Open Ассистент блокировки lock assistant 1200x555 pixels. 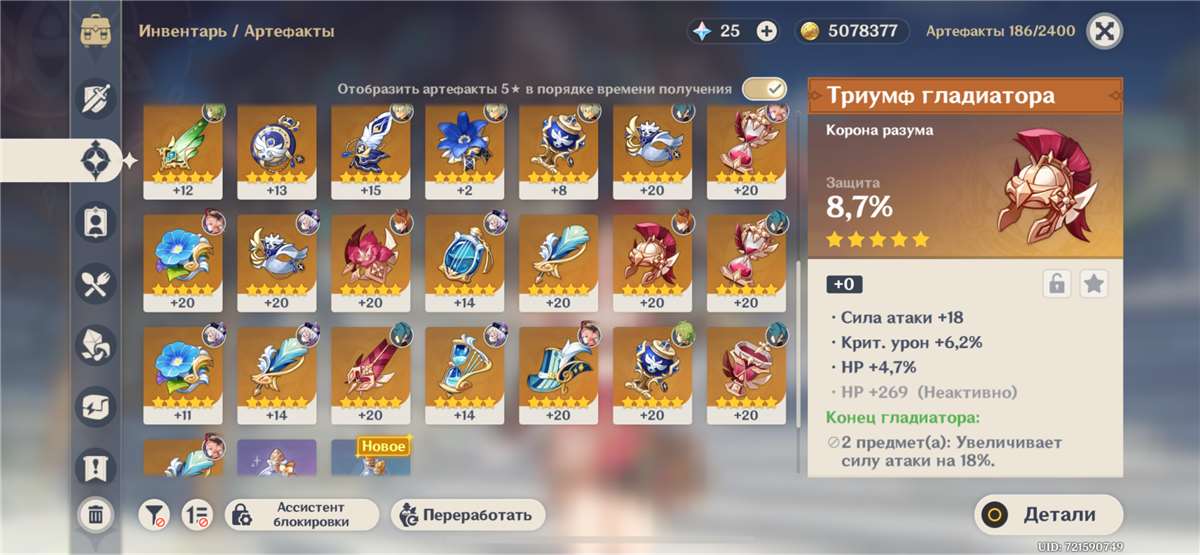click(x=302, y=515)
